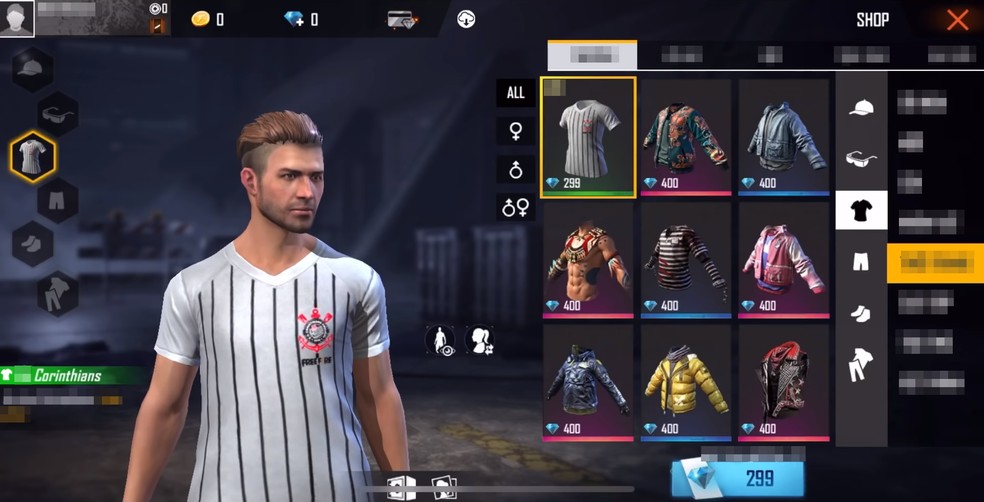Close the shop with the orange X
The height and width of the screenshot is (502, 984).
[x=957, y=20]
